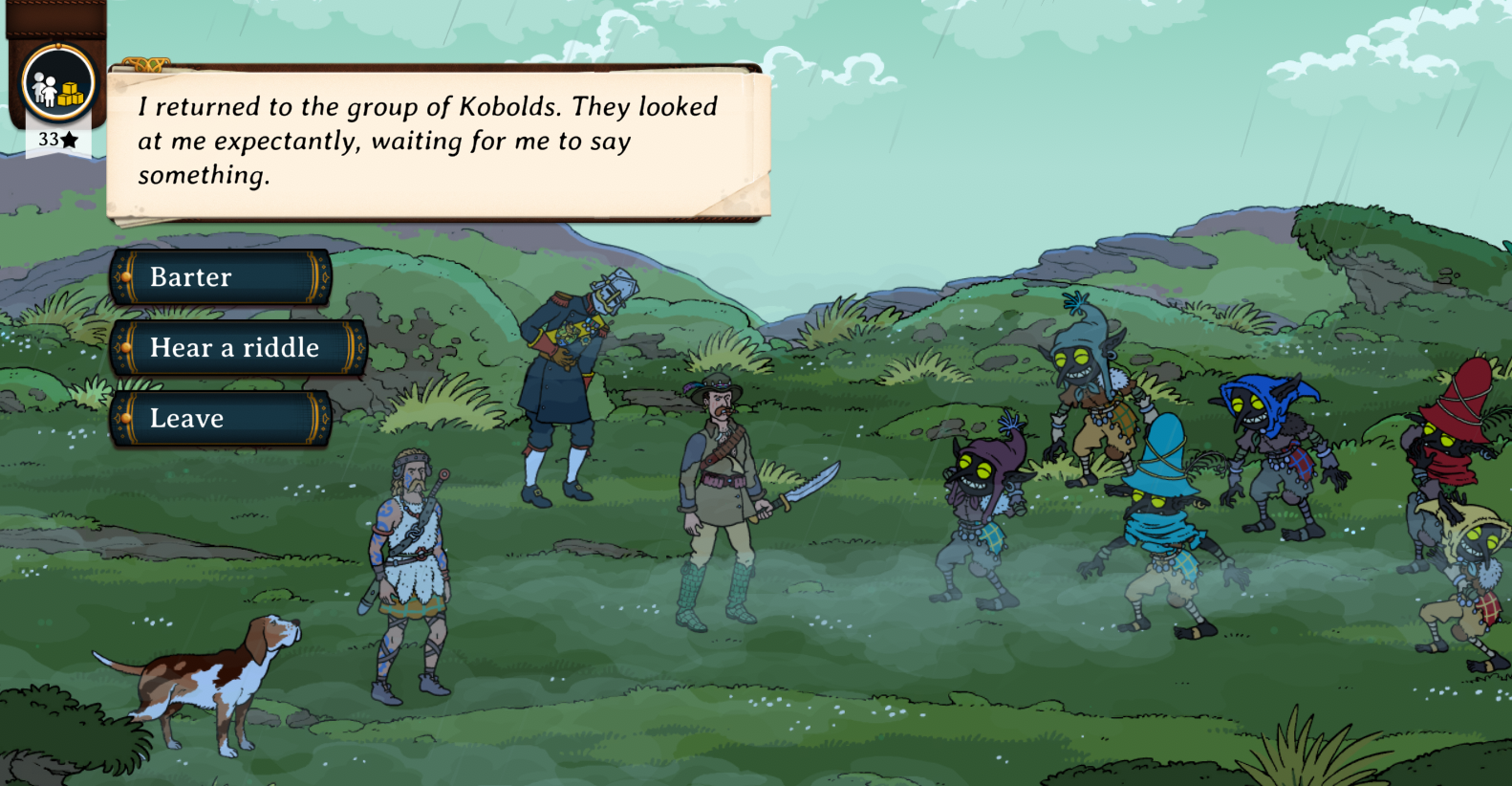Choose the Barter dialogue option

point(220,277)
